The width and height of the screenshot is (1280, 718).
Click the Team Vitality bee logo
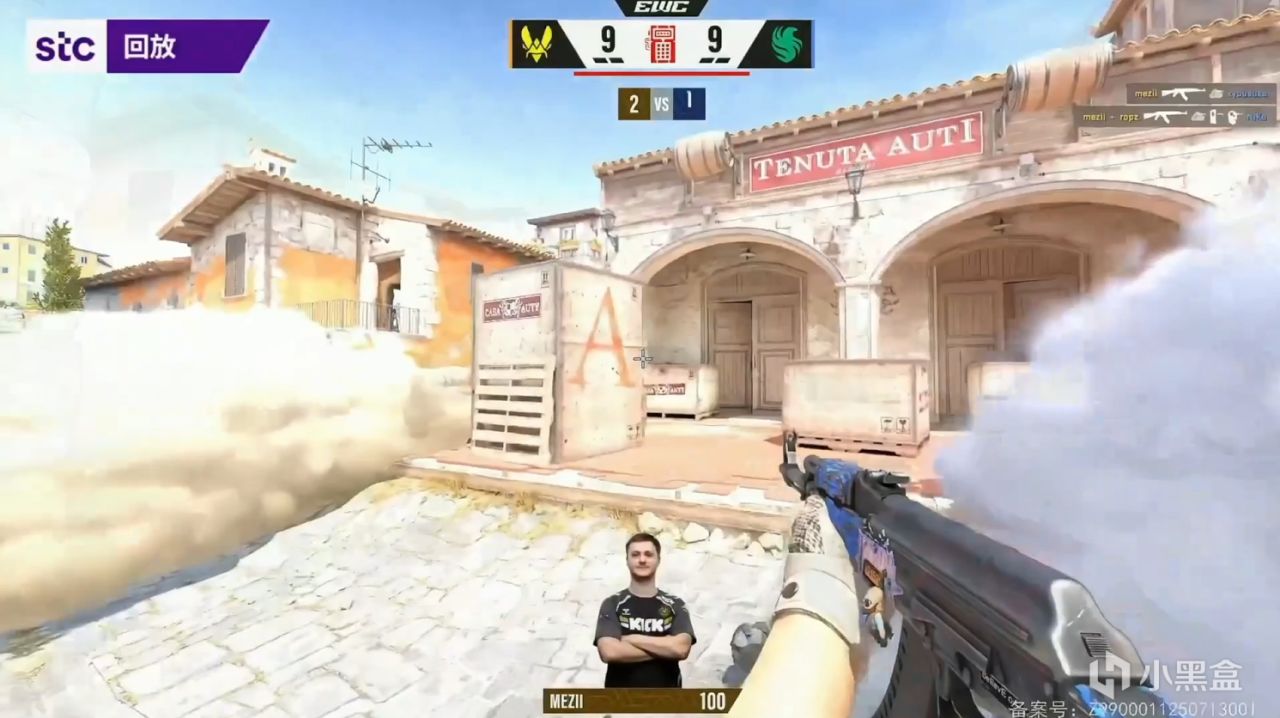click(x=537, y=44)
